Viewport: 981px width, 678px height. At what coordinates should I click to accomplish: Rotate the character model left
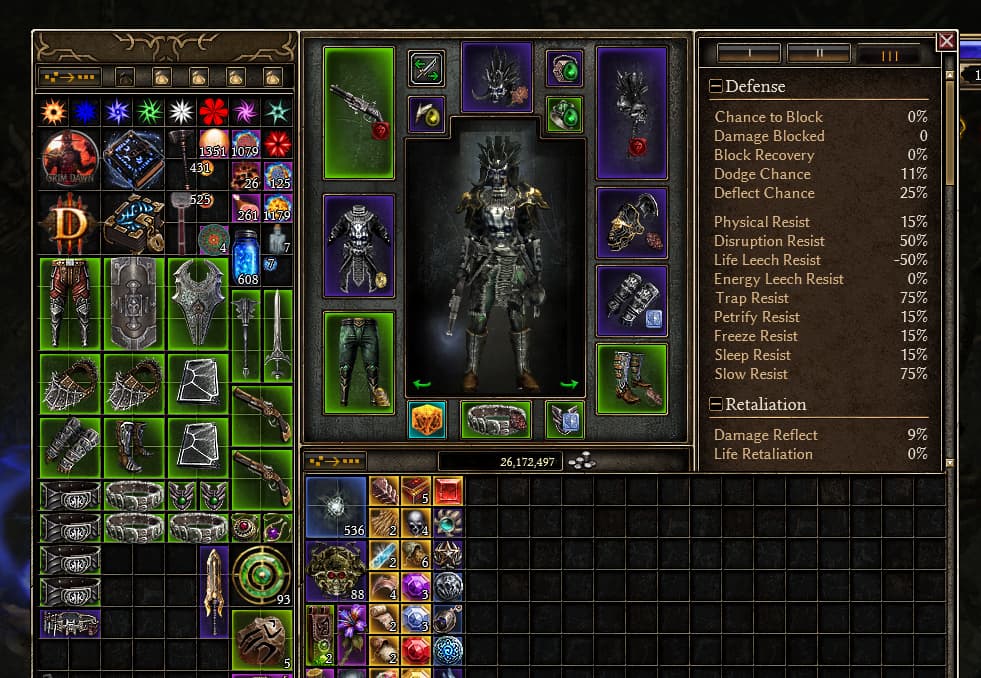(x=422, y=384)
